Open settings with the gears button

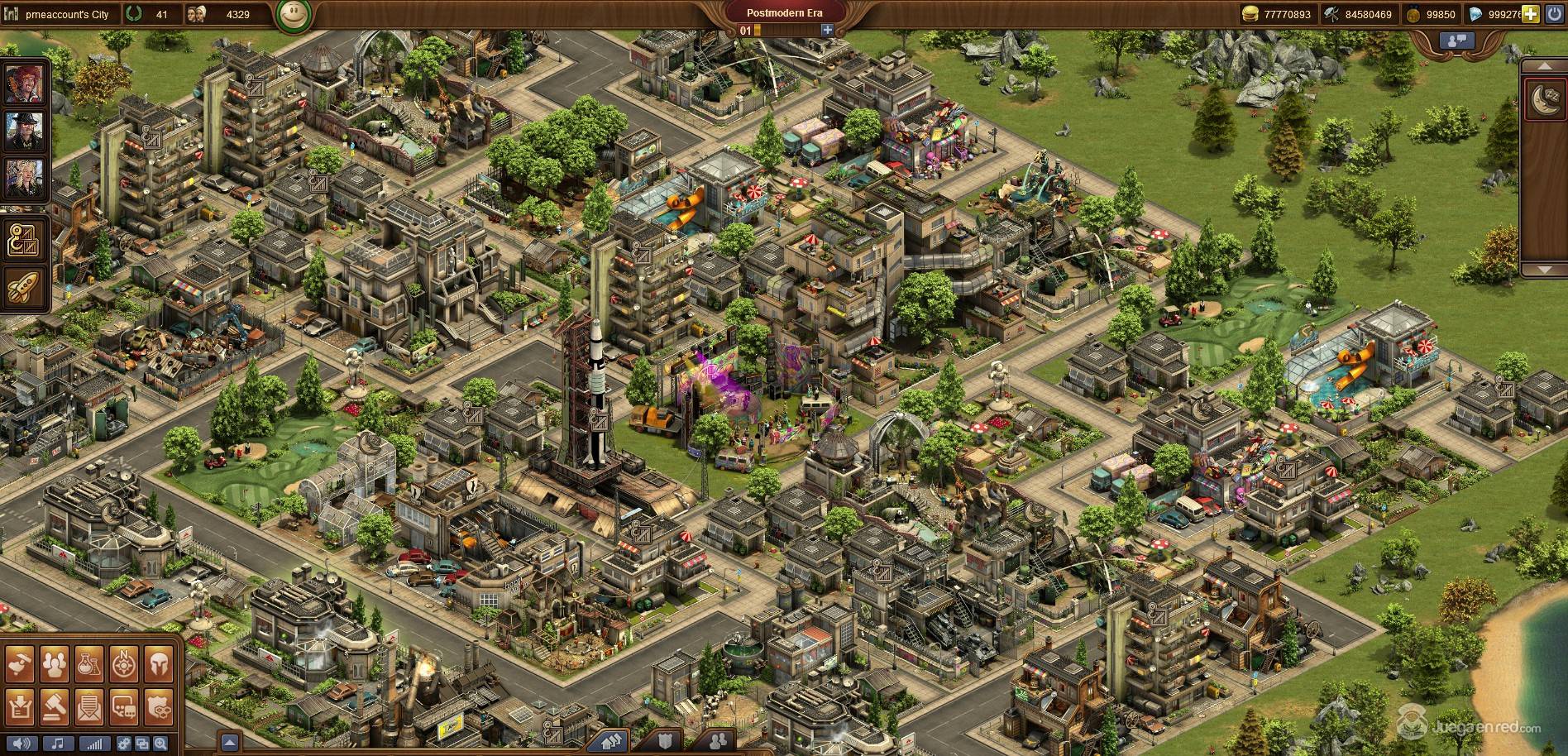pyautogui.click(x=124, y=743)
